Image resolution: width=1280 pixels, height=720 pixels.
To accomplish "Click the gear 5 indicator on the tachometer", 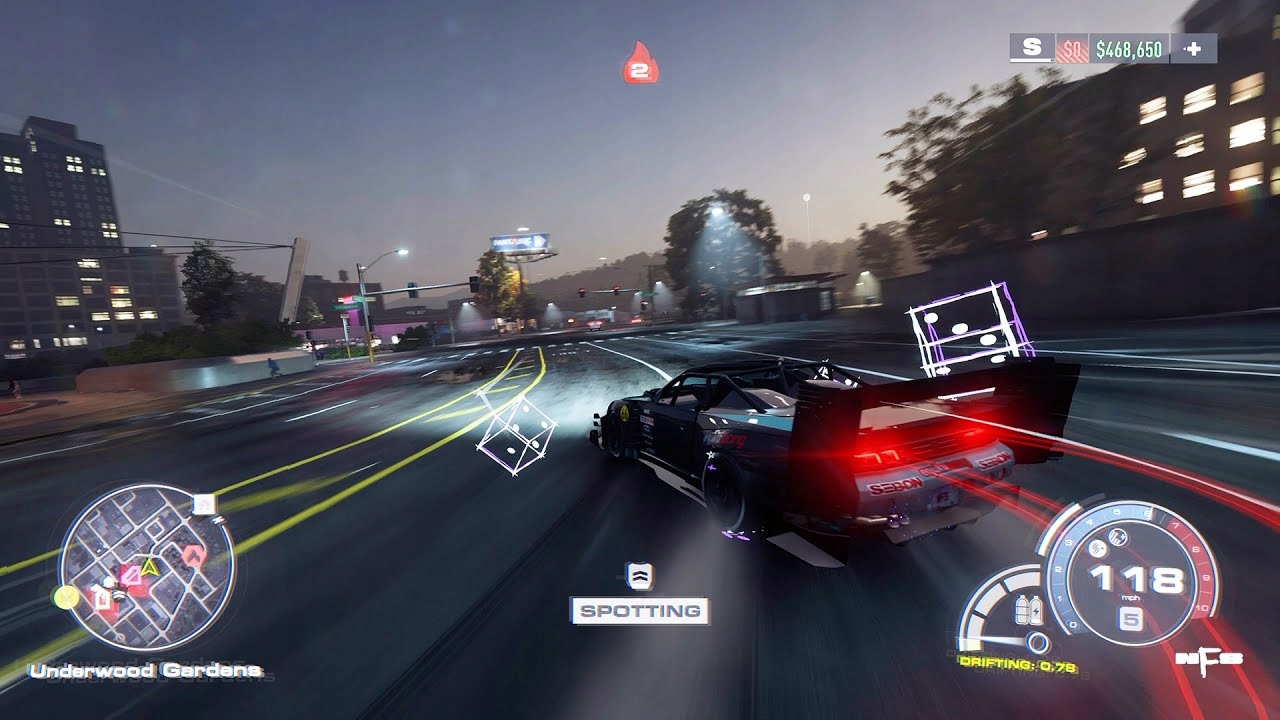I will (x=1131, y=618).
